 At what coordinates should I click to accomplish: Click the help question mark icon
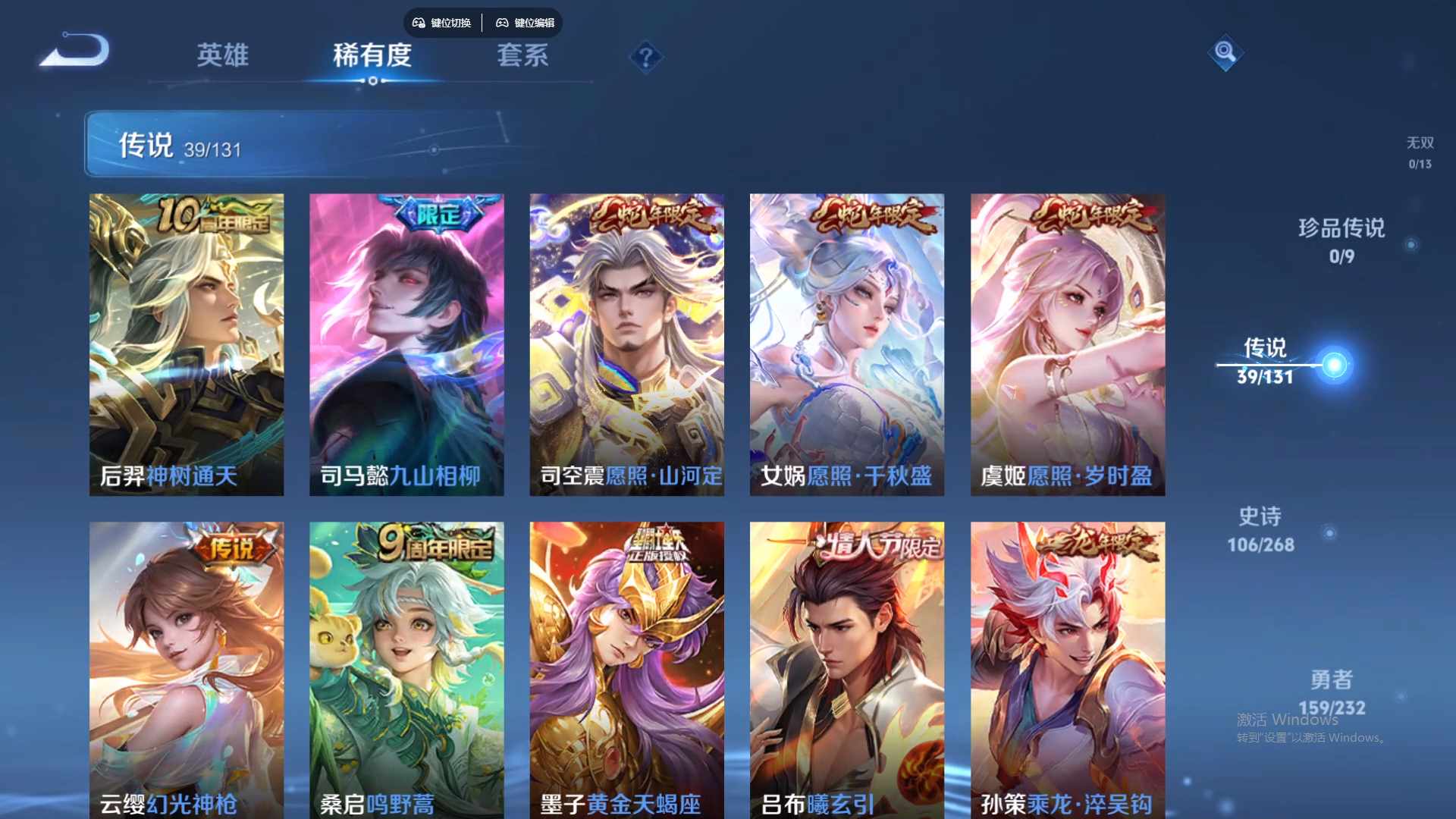(645, 57)
